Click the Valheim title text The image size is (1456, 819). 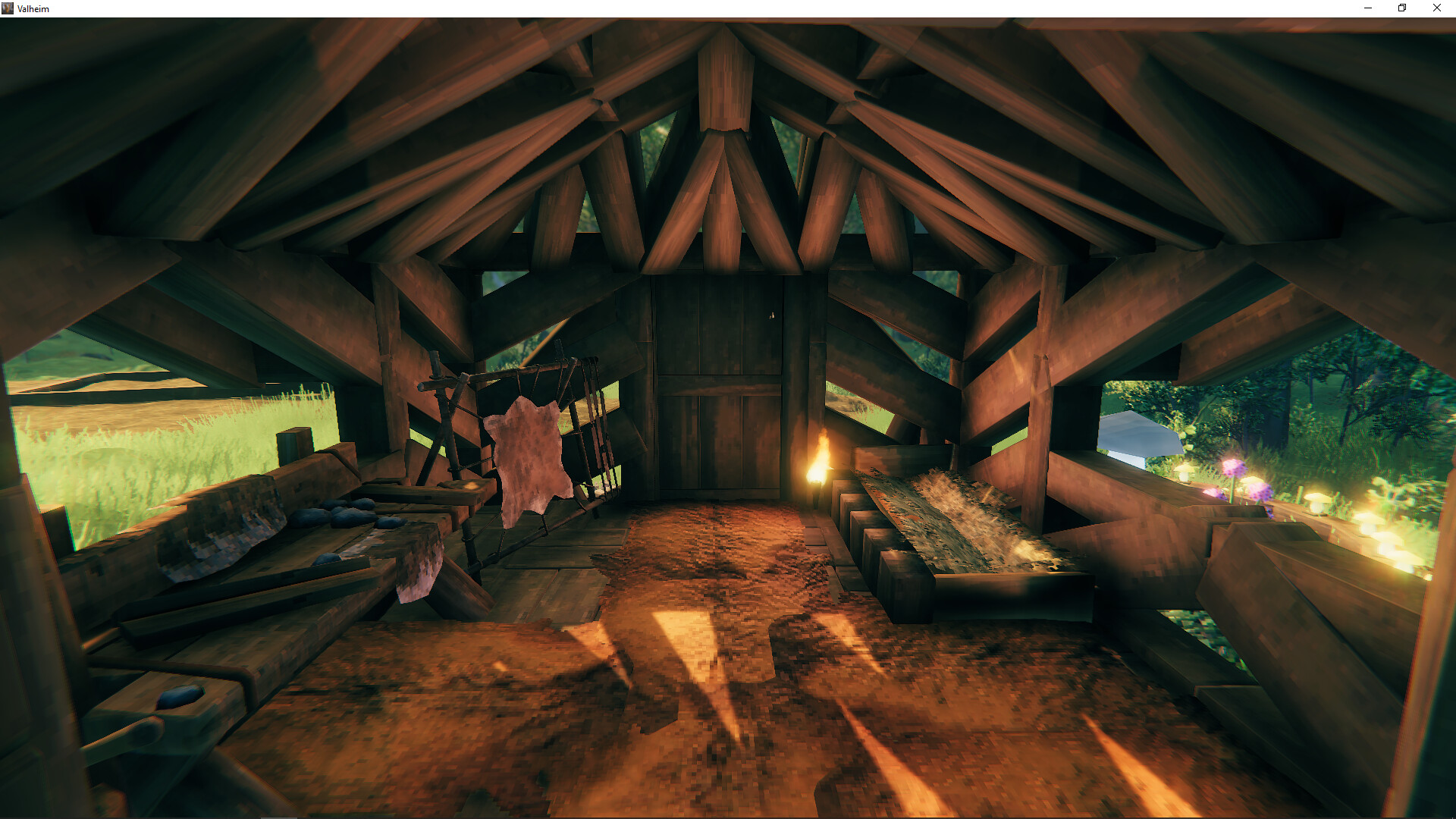(33, 8)
